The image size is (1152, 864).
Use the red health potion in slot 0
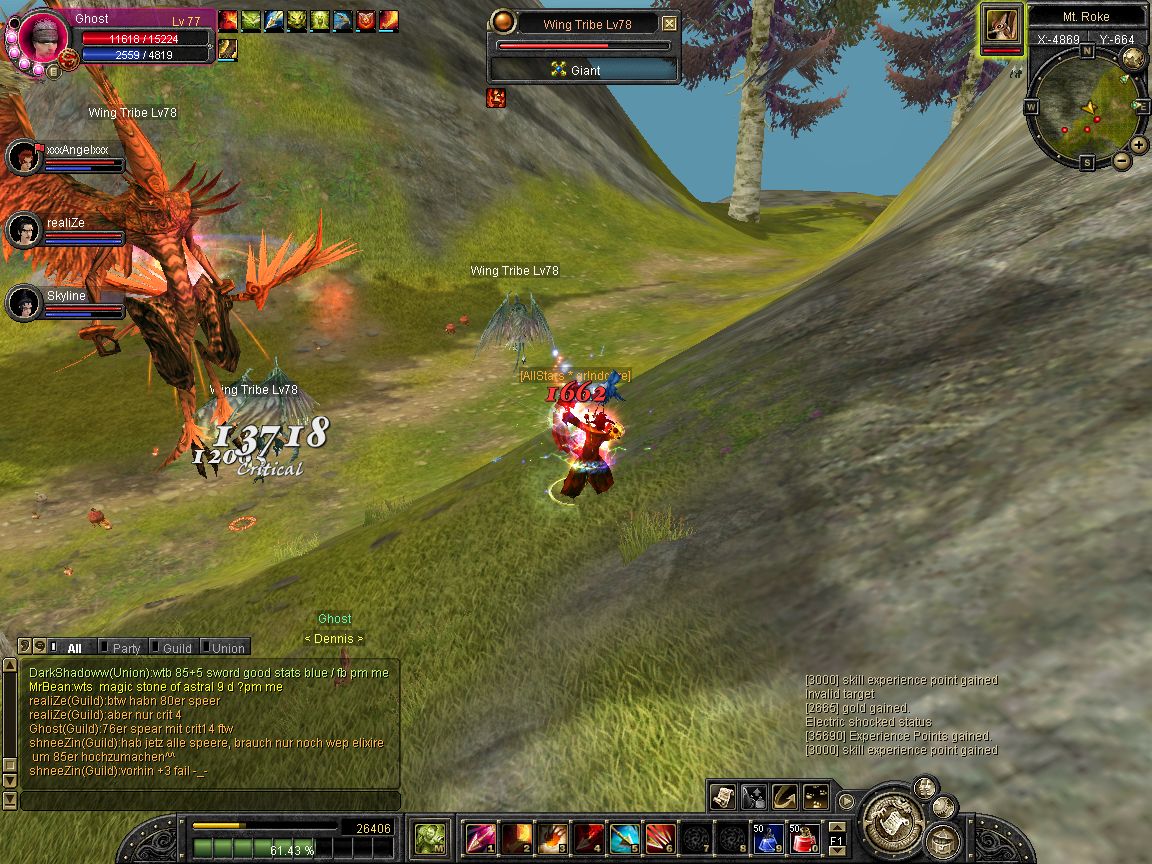pos(805,838)
